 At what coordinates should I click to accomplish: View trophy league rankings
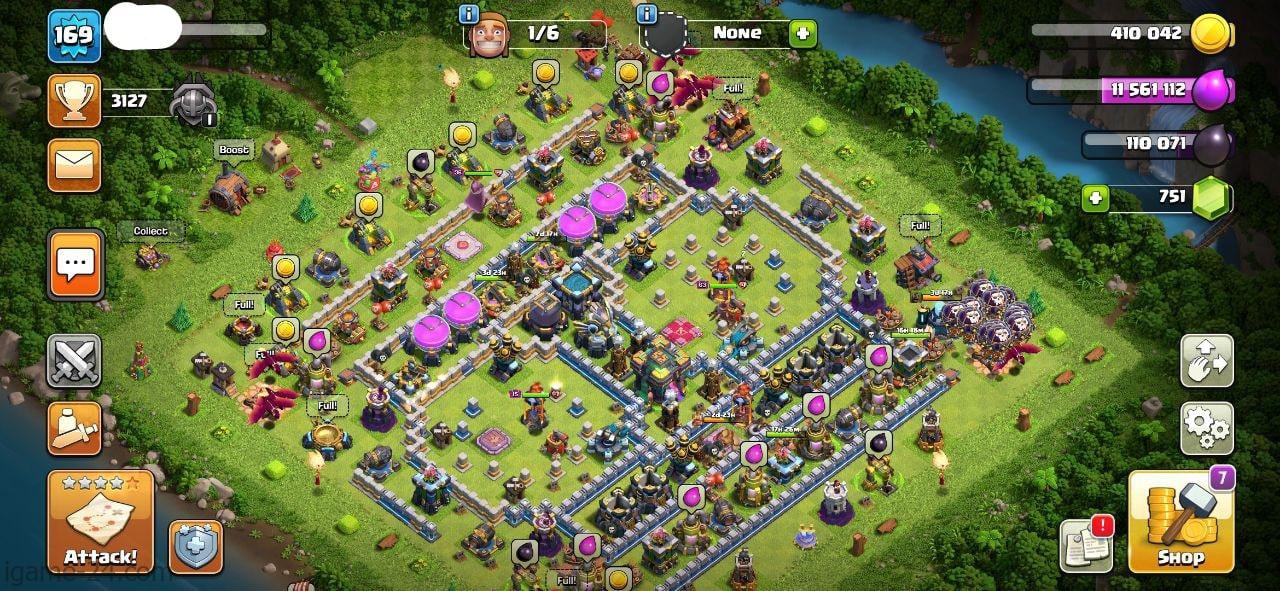[x=75, y=100]
